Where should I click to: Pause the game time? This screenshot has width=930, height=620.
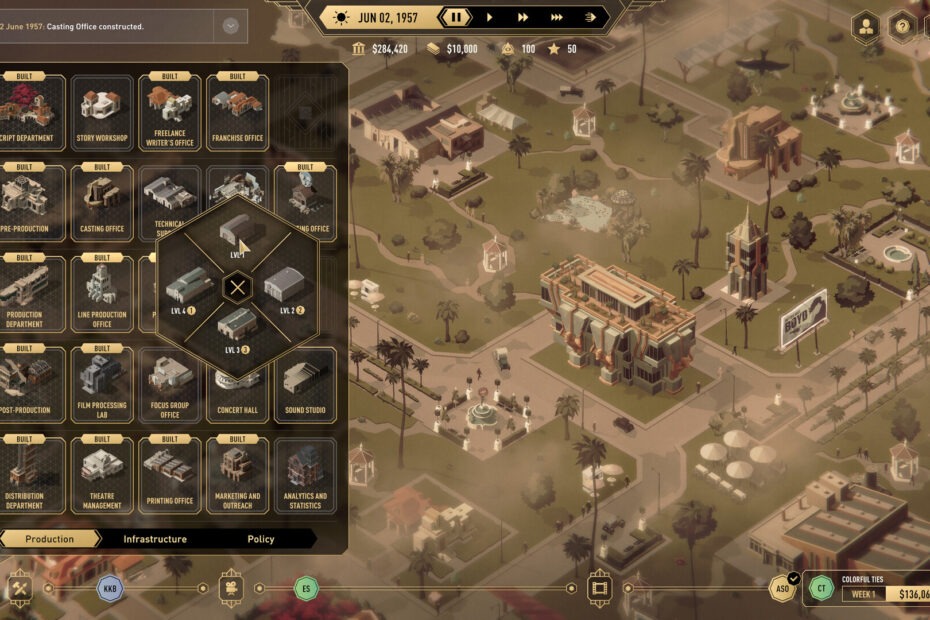[456, 17]
